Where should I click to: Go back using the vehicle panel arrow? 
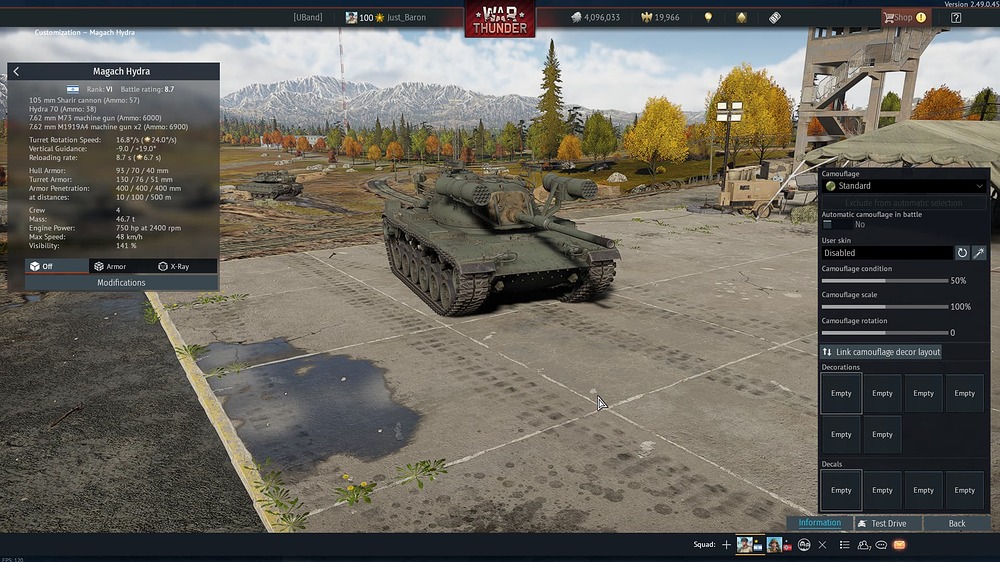click(16, 72)
